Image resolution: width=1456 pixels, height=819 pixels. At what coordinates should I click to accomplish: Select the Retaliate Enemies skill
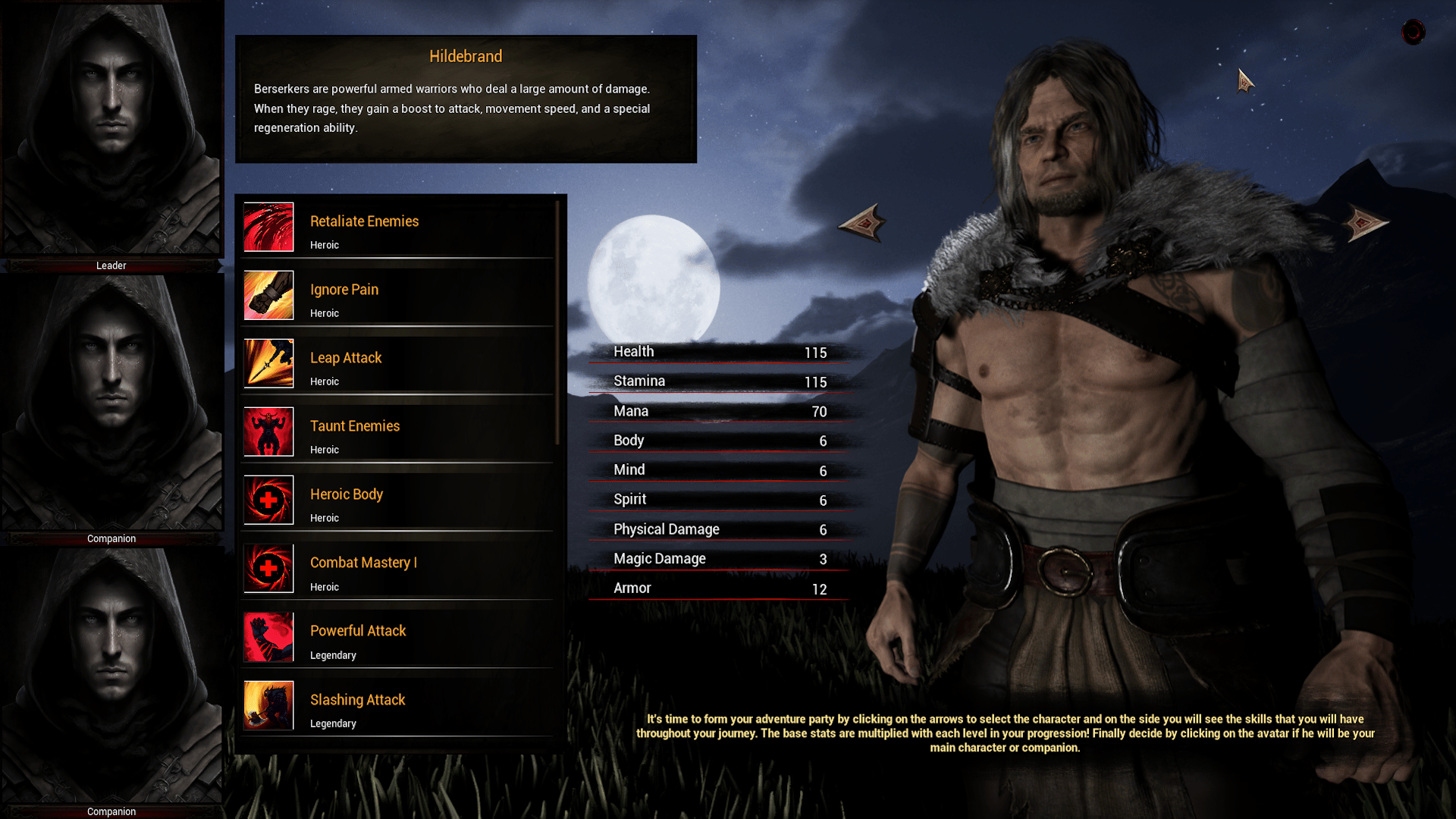pos(397,227)
